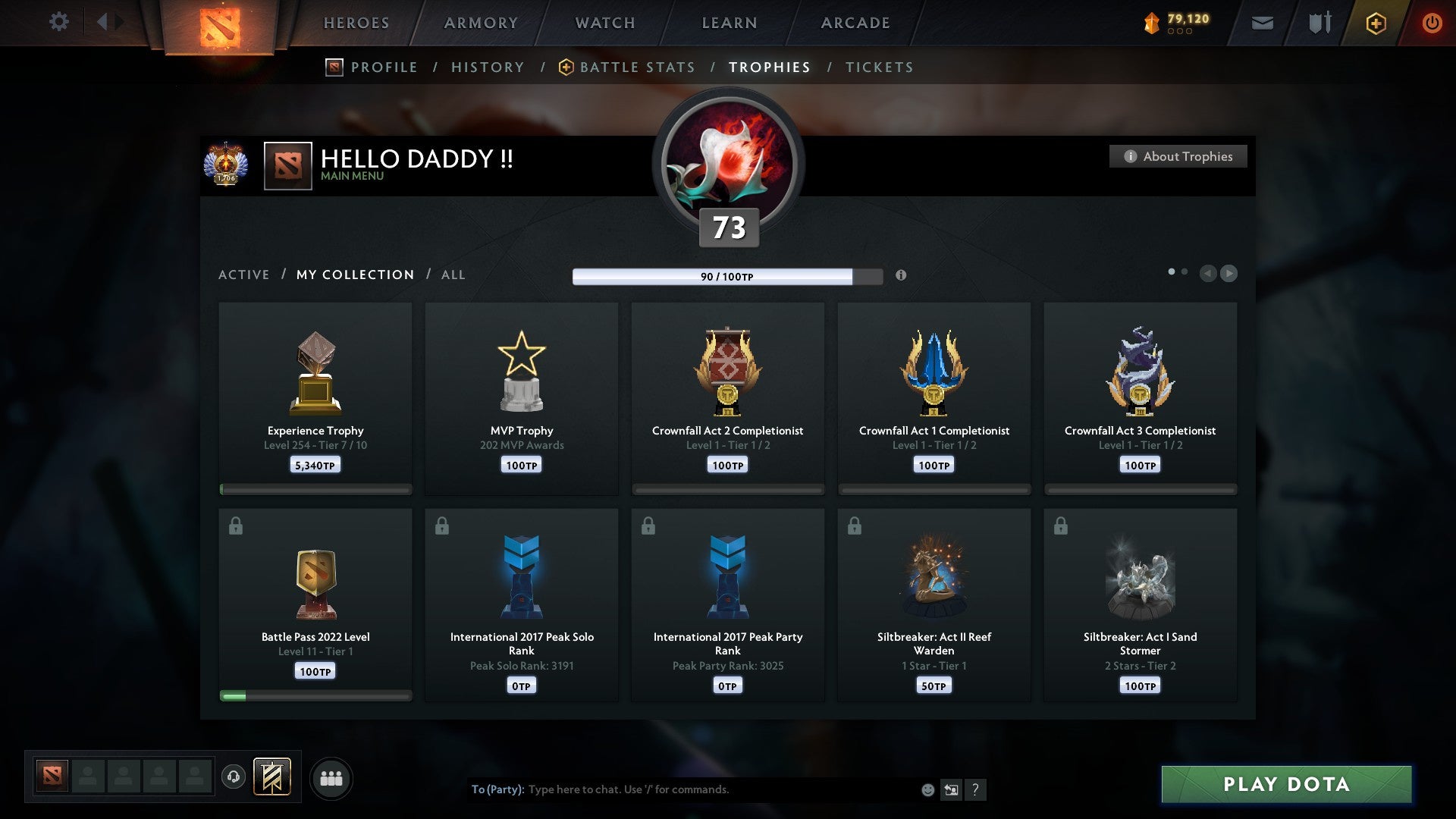Toggle the chat channel switch icon
The height and width of the screenshot is (819, 1456).
(951, 789)
